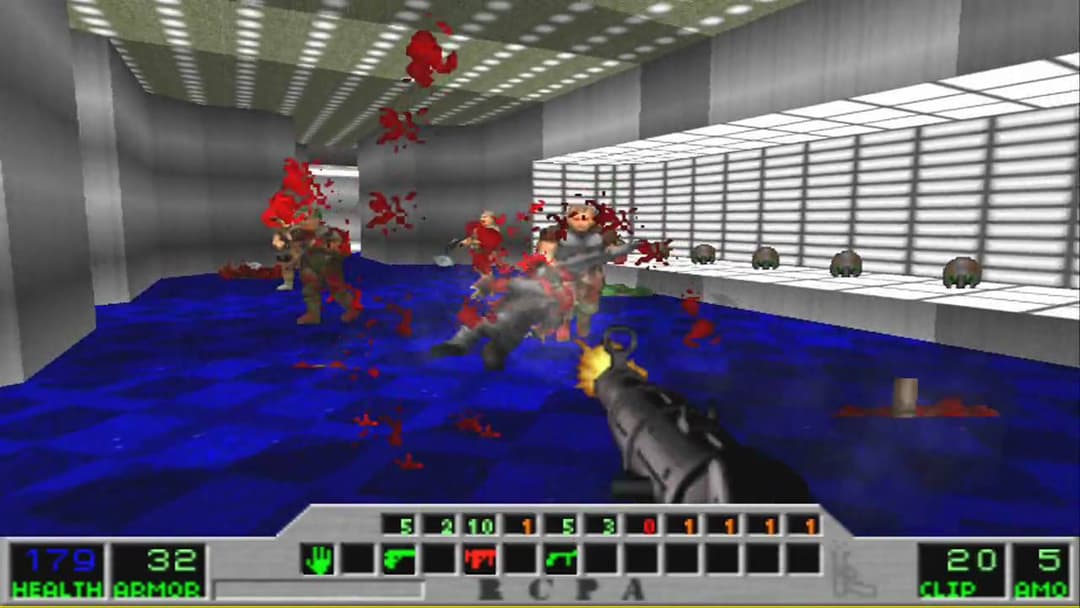Image resolution: width=1080 pixels, height=608 pixels.
Task: Select the green pistol weapon slot
Action: [x=399, y=559]
